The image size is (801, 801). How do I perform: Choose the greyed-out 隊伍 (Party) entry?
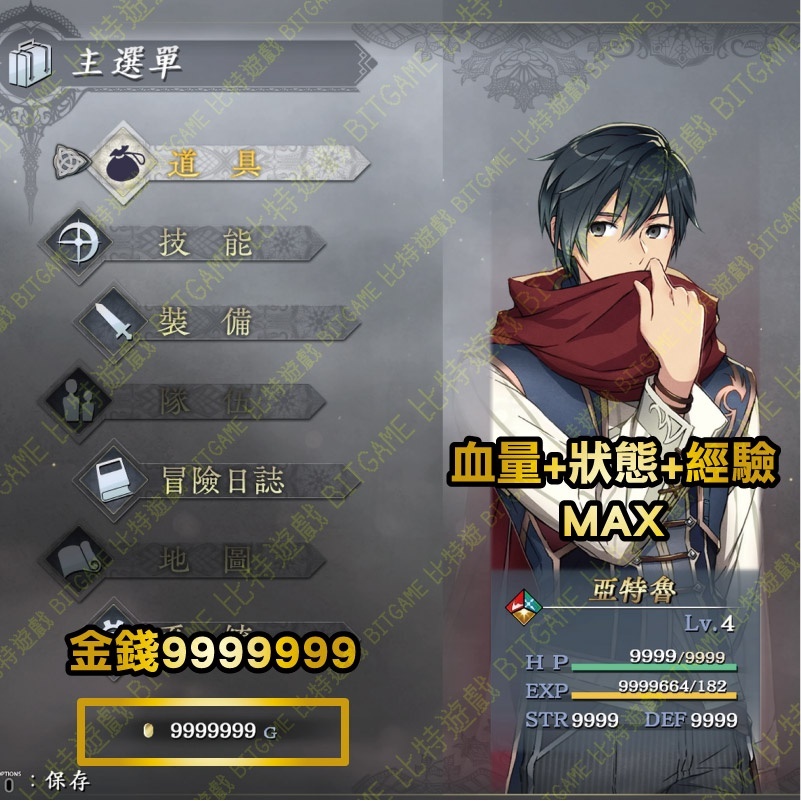click(x=203, y=402)
